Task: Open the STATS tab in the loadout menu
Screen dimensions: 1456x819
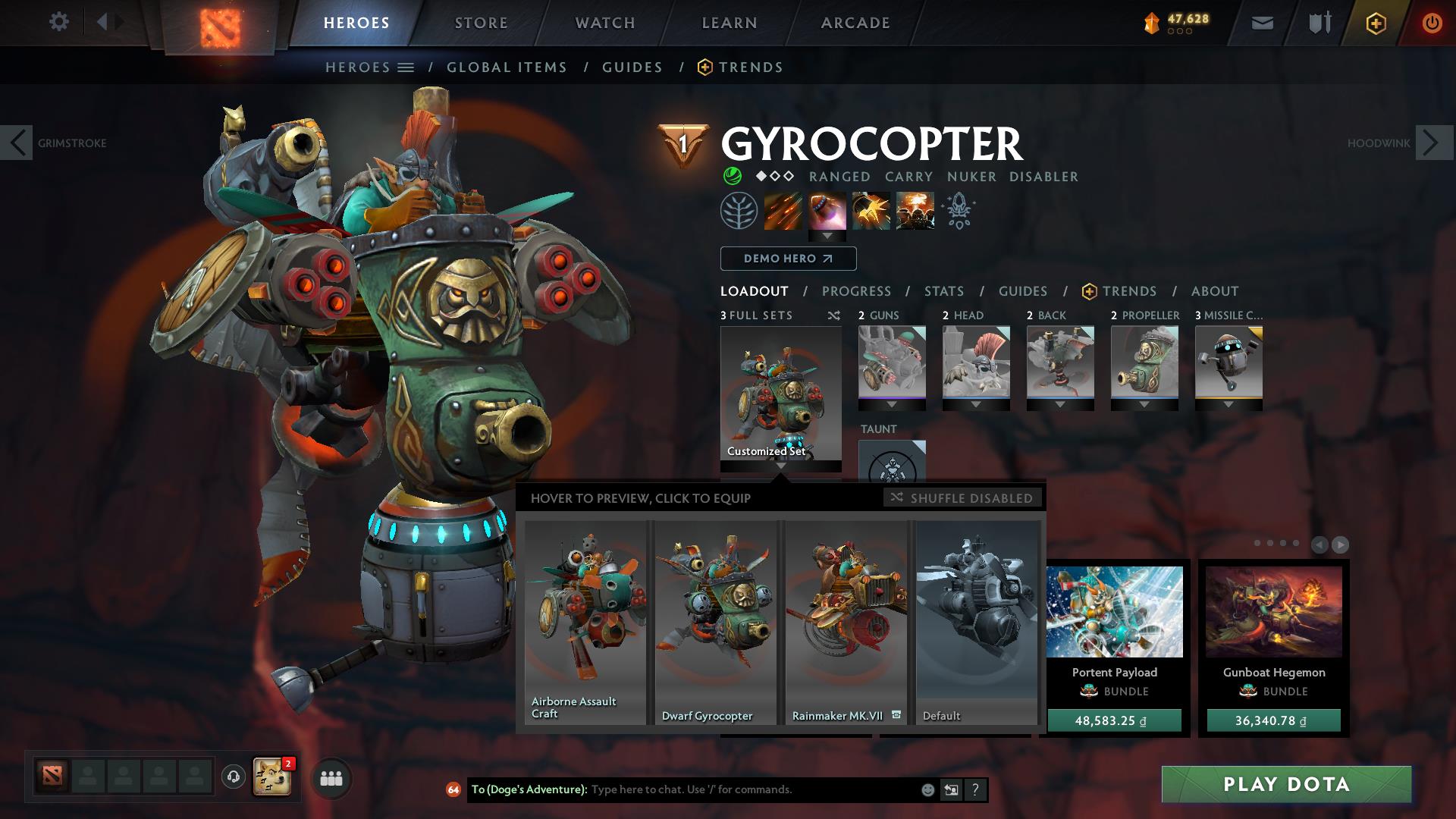Action: coord(943,290)
